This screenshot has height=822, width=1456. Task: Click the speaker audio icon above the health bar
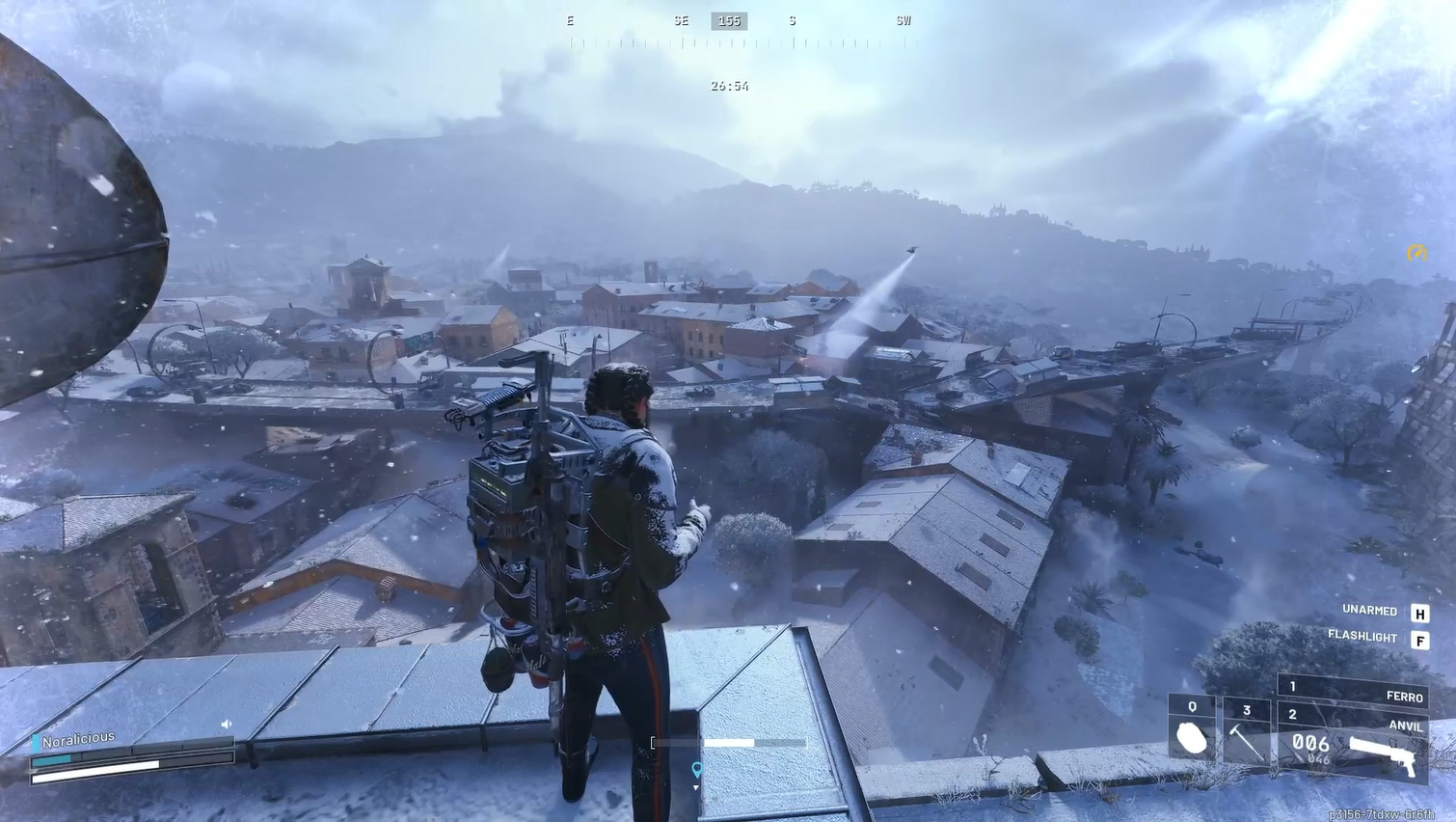pyautogui.click(x=224, y=722)
